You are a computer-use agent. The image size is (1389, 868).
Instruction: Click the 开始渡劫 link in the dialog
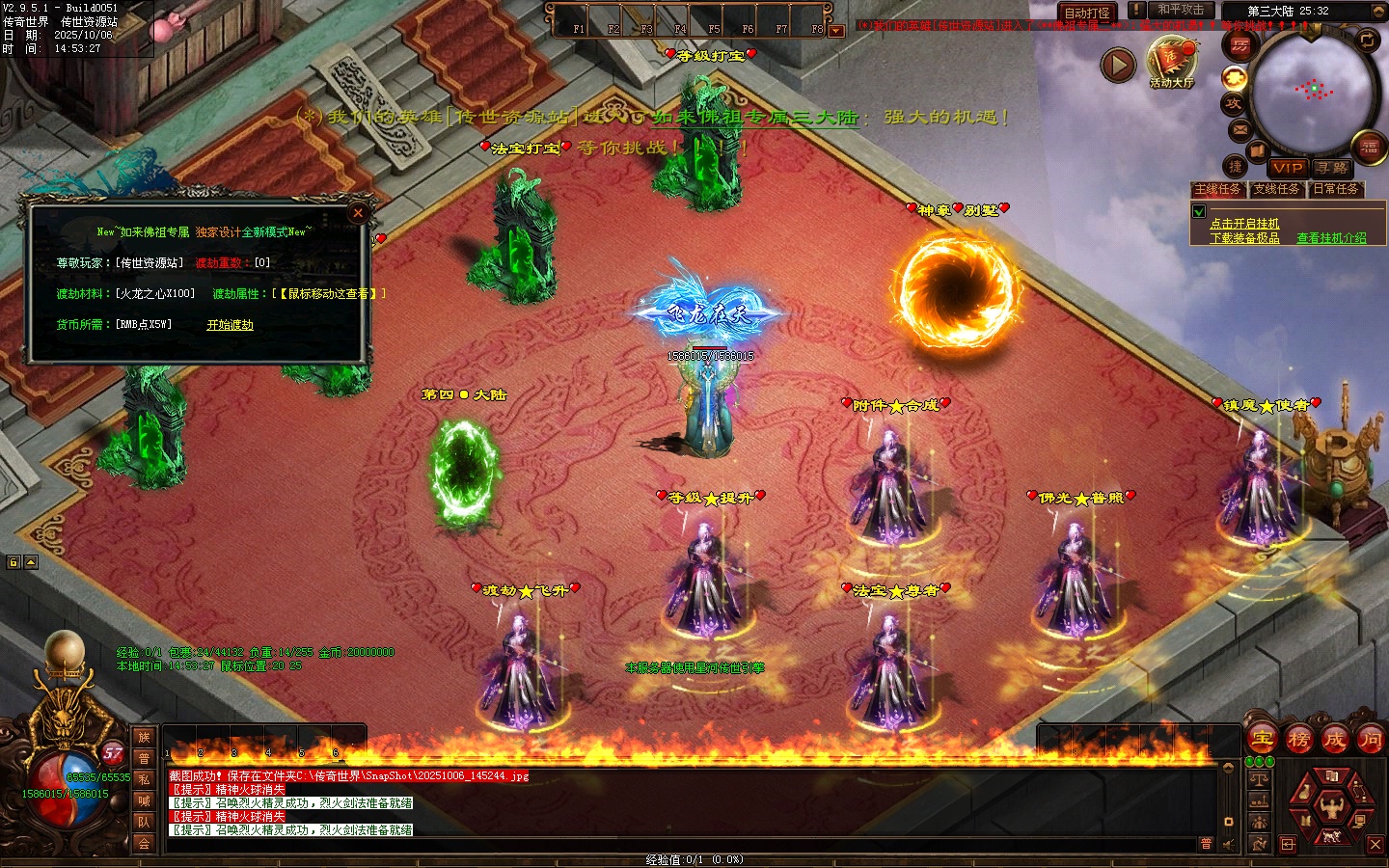coord(230,325)
